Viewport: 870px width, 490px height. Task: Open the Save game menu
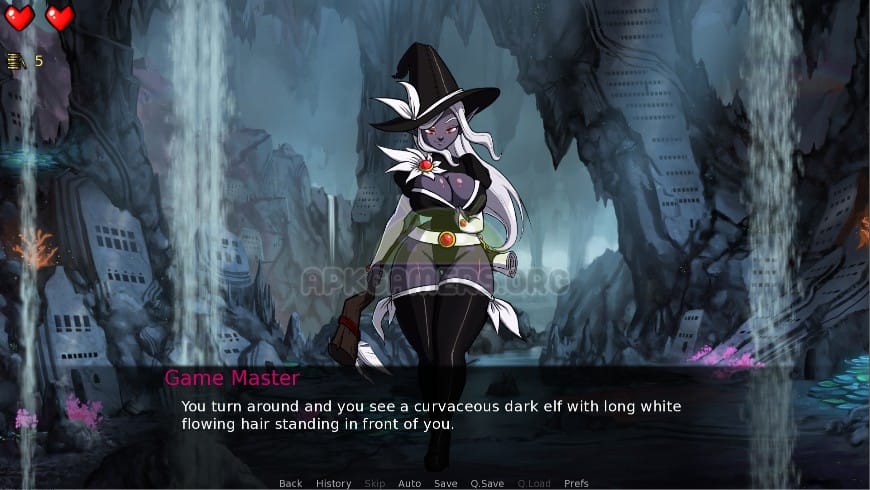(445, 483)
